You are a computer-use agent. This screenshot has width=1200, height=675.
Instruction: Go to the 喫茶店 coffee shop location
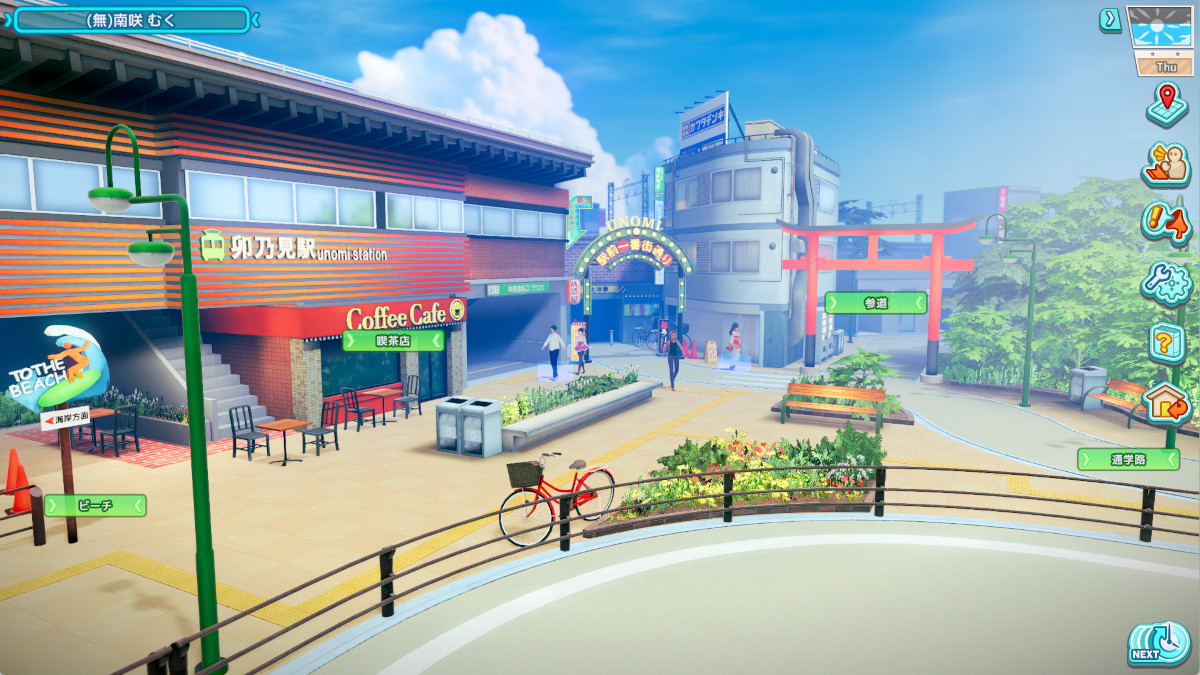click(393, 341)
